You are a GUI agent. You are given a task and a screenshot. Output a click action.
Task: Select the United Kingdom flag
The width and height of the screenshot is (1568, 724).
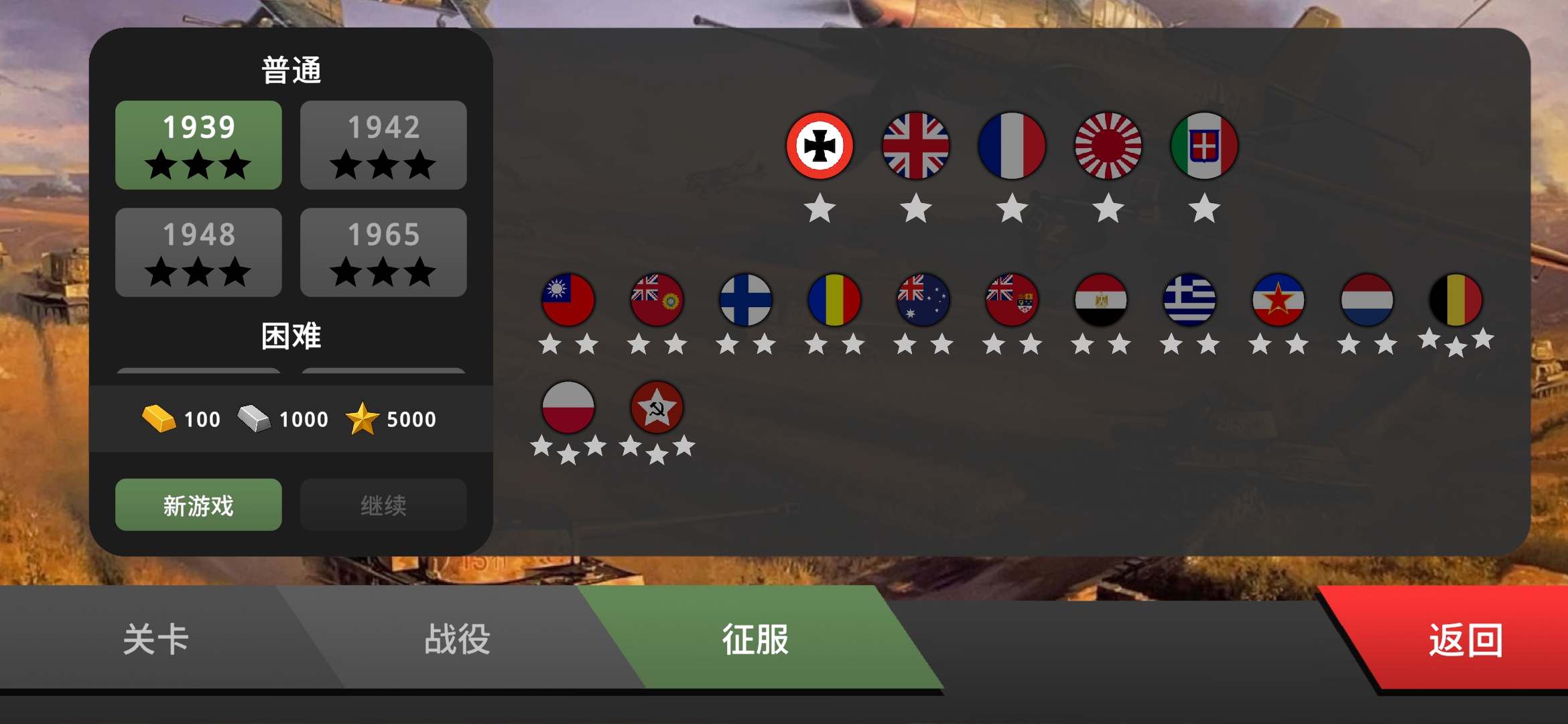pyautogui.click(x=917, y=146)
